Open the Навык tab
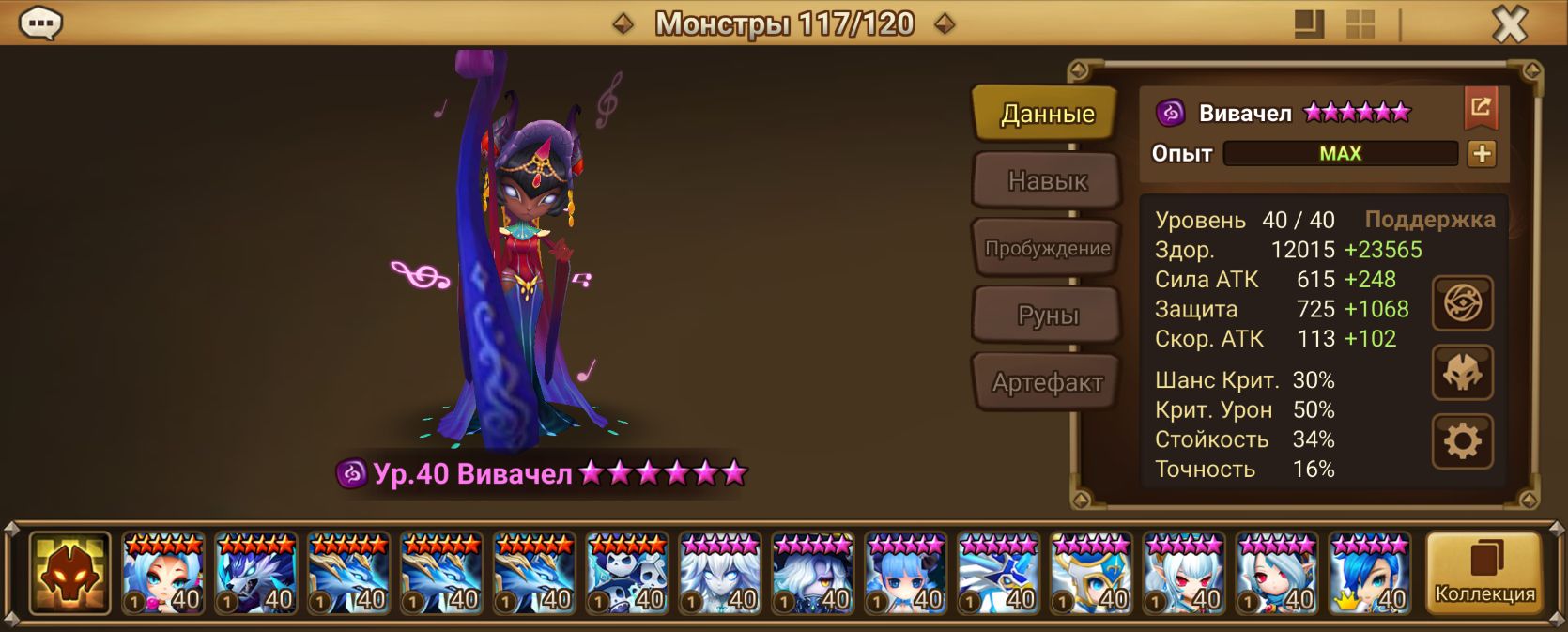The image size is (1568, 632). [1046, 180]
